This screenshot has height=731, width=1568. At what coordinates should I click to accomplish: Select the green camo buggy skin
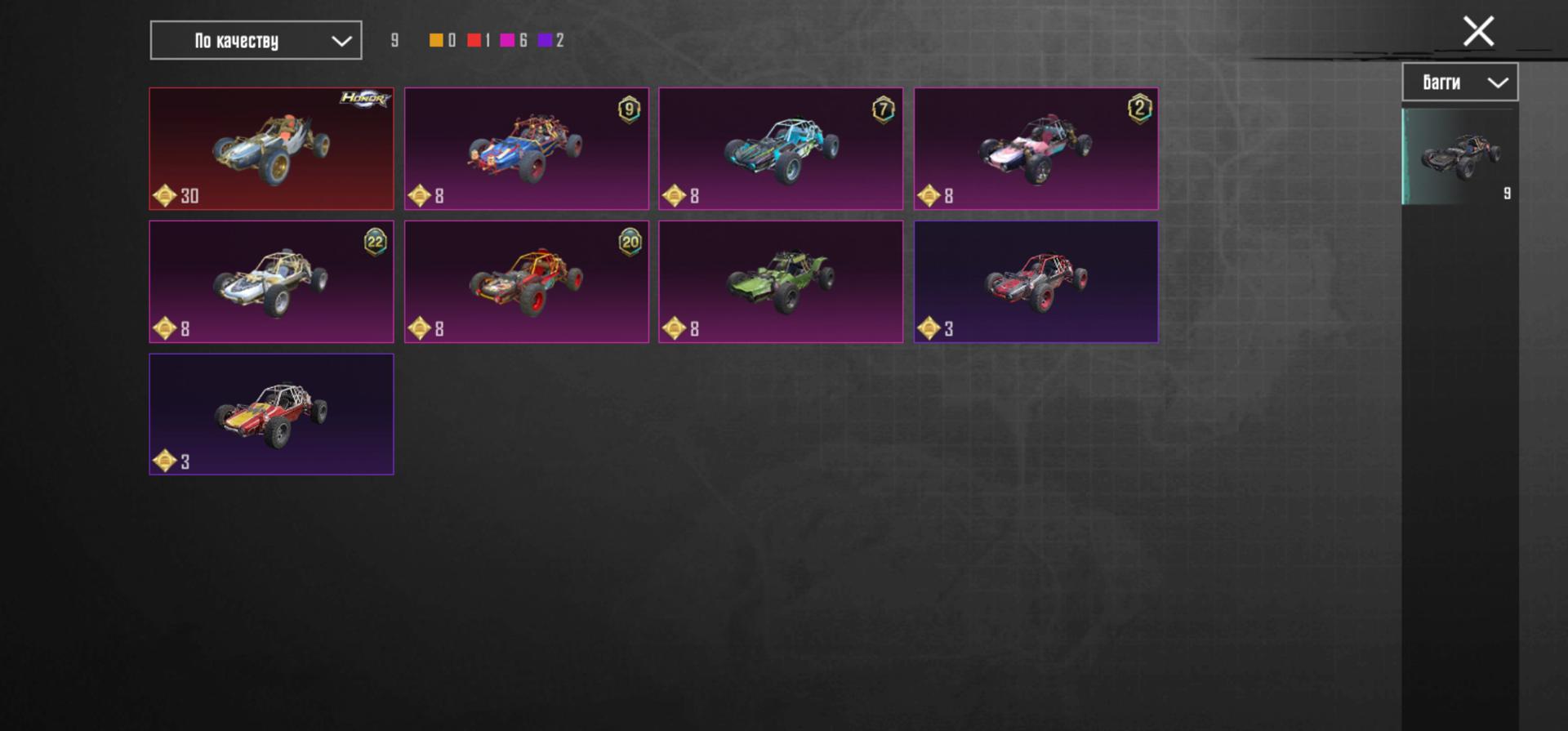click(x=781, y=282)
